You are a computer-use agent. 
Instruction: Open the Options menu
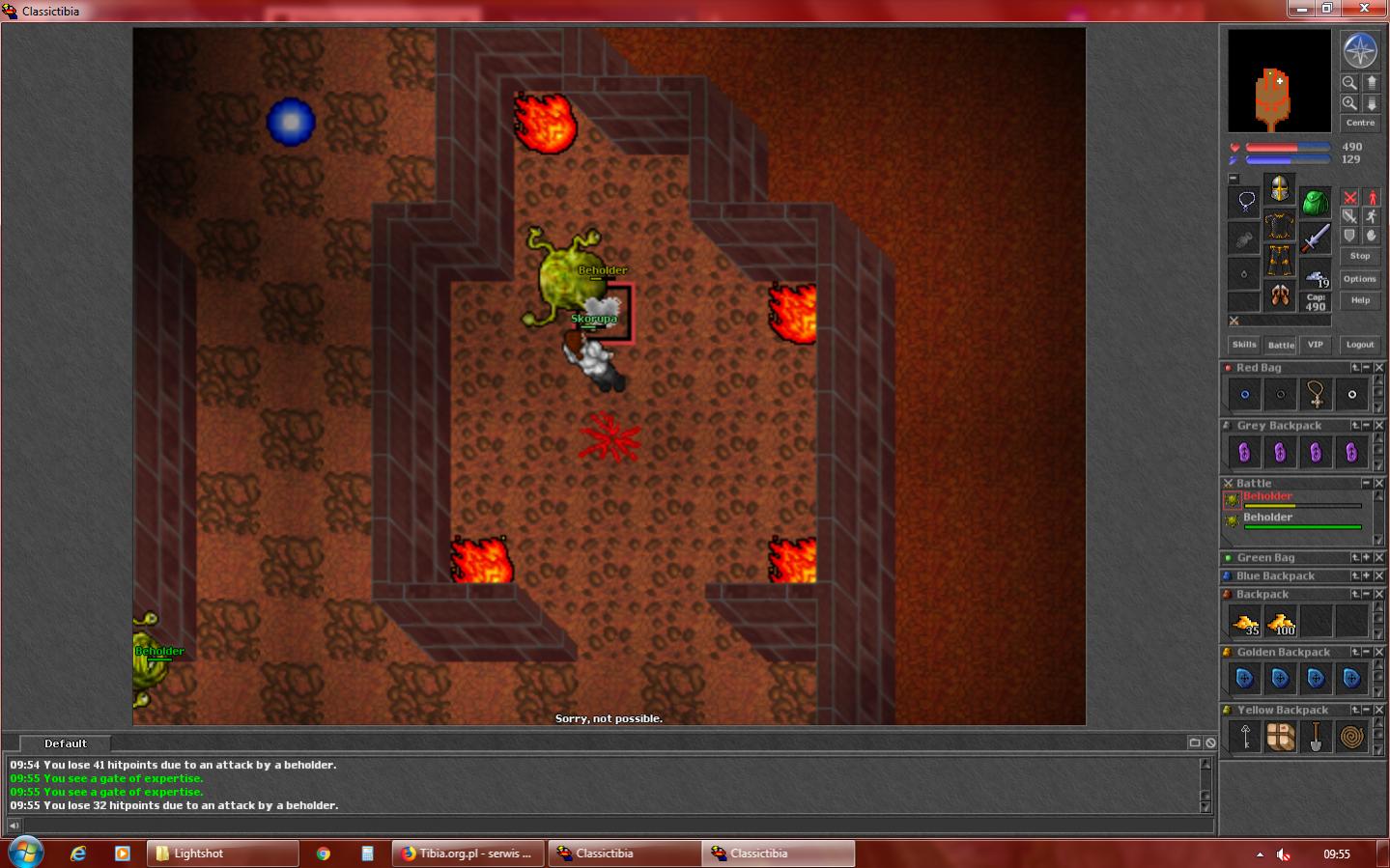point(1359,279)
